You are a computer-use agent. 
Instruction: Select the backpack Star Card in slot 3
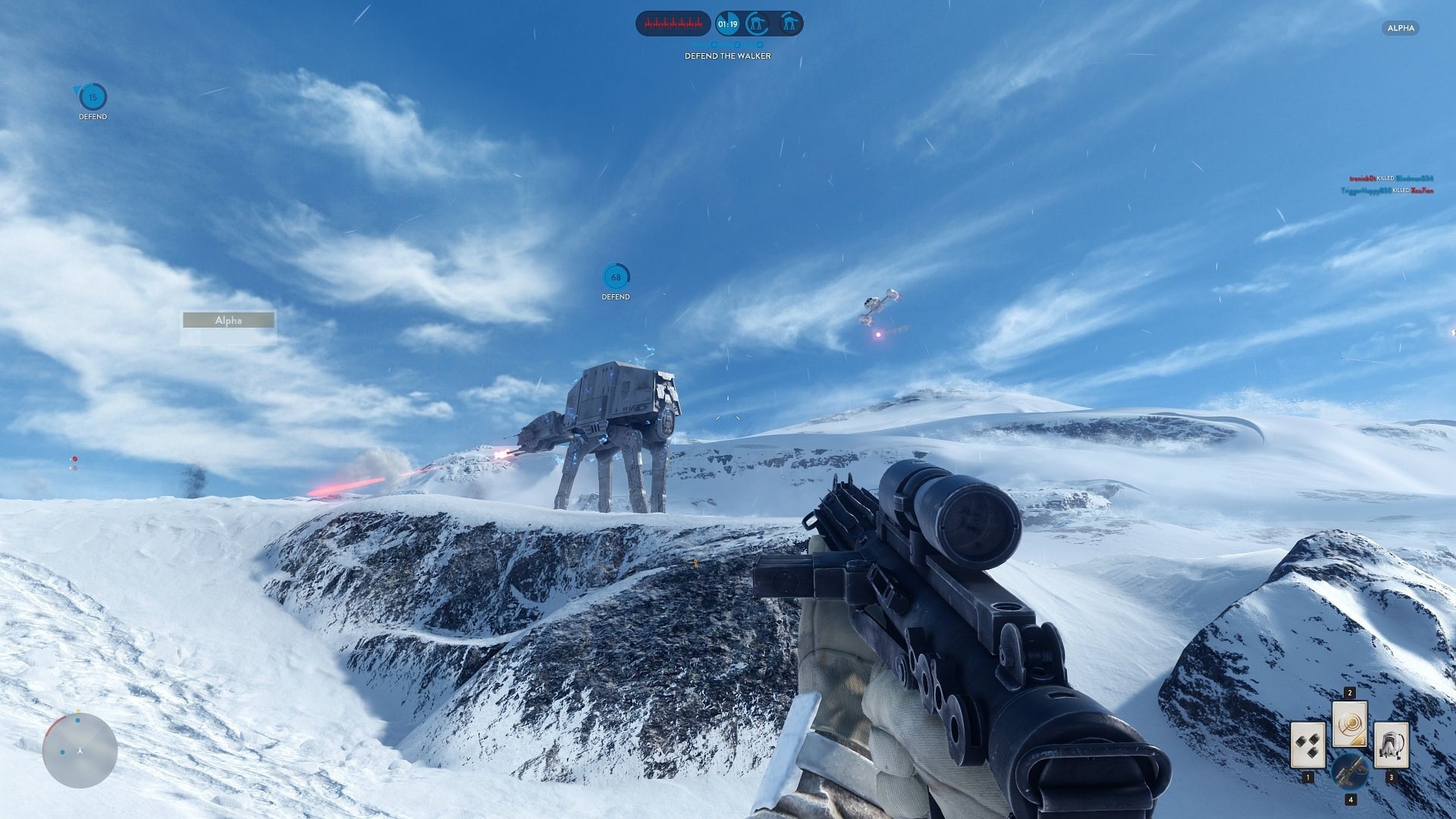[1392, 745]
